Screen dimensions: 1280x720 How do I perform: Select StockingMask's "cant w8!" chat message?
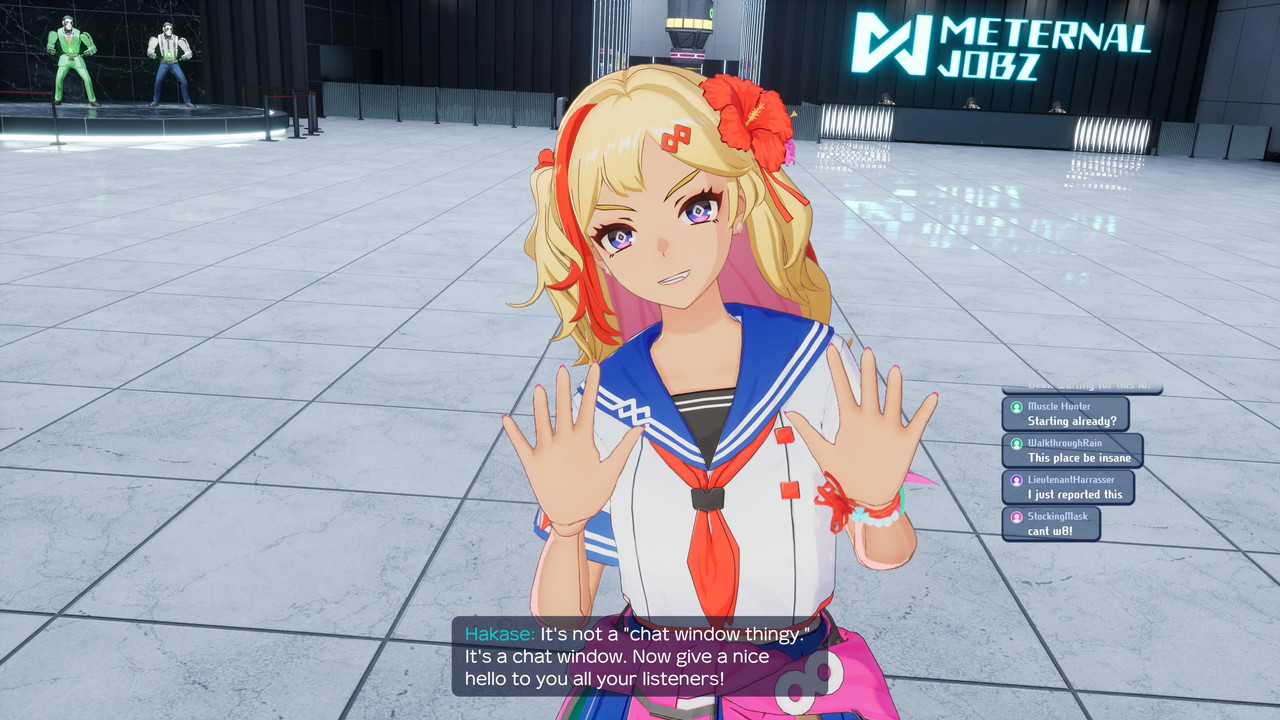click(x=1051, y=524)
